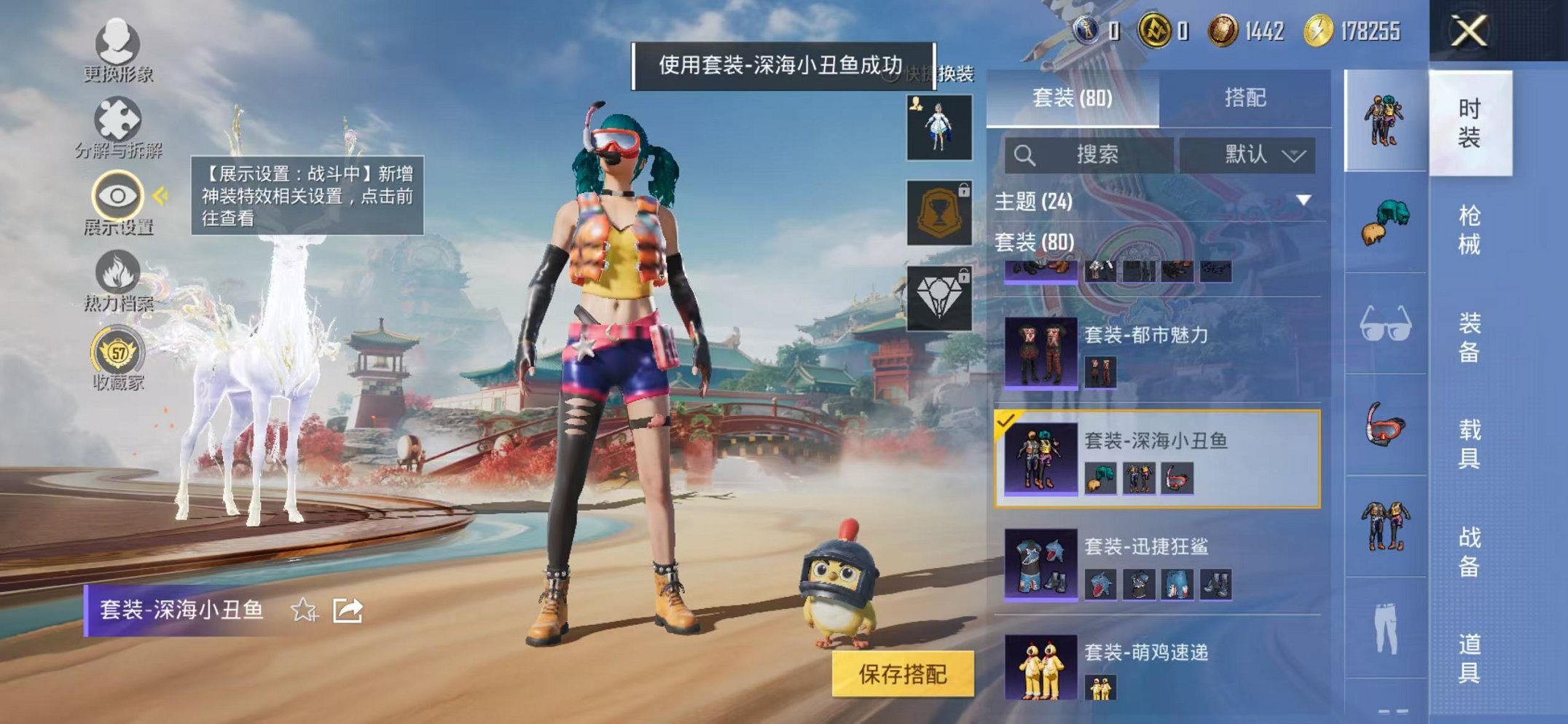The height and width of the screenshot is (724, 1568).
Task: Open the 默认 sorting dropdown
Action: [x=1251, y=154]
